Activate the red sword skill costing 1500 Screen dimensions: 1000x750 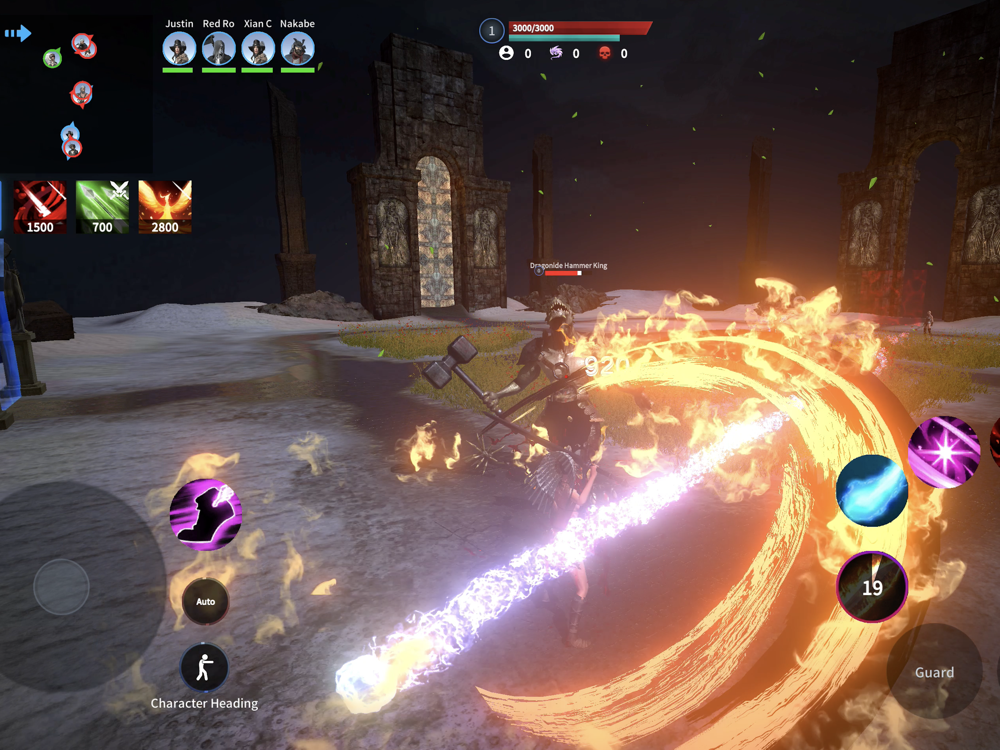(40, 207)
